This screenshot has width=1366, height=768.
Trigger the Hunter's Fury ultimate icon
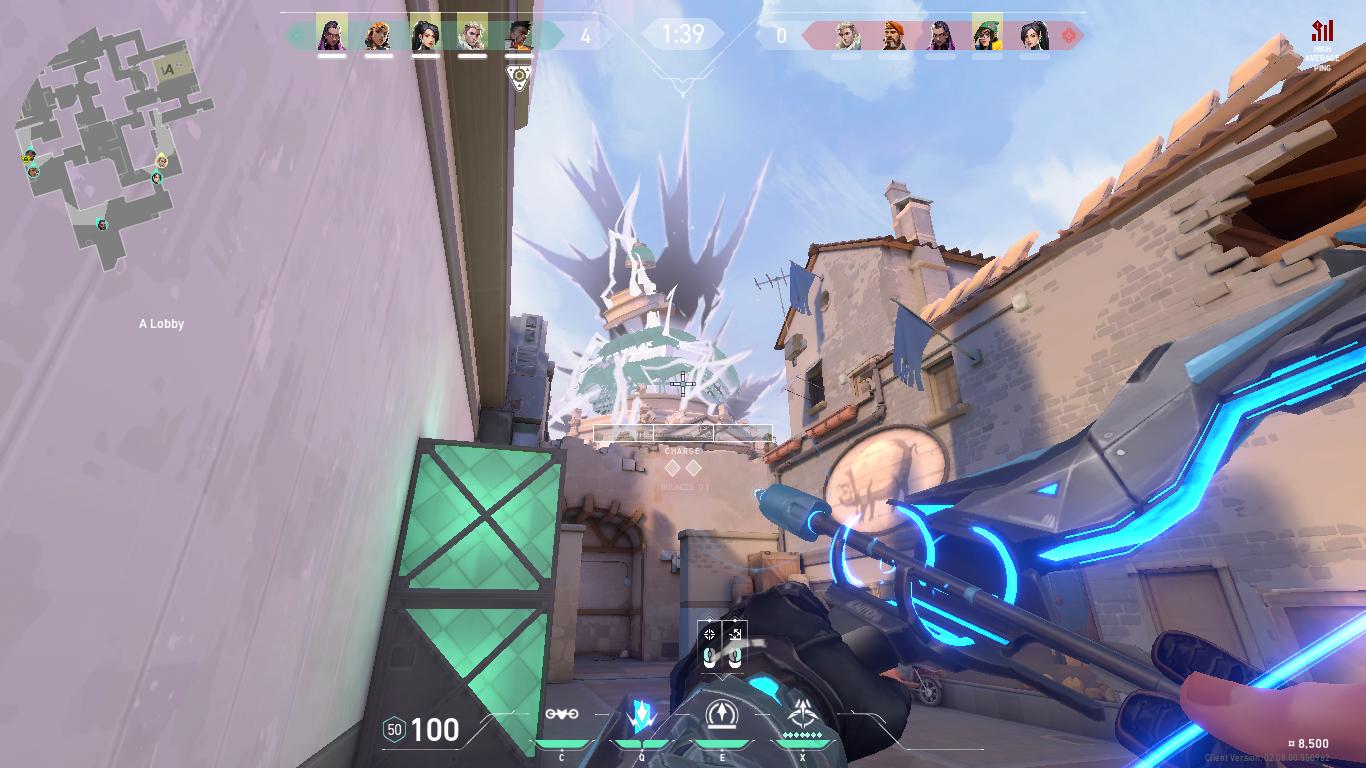[x=802, y=714]
